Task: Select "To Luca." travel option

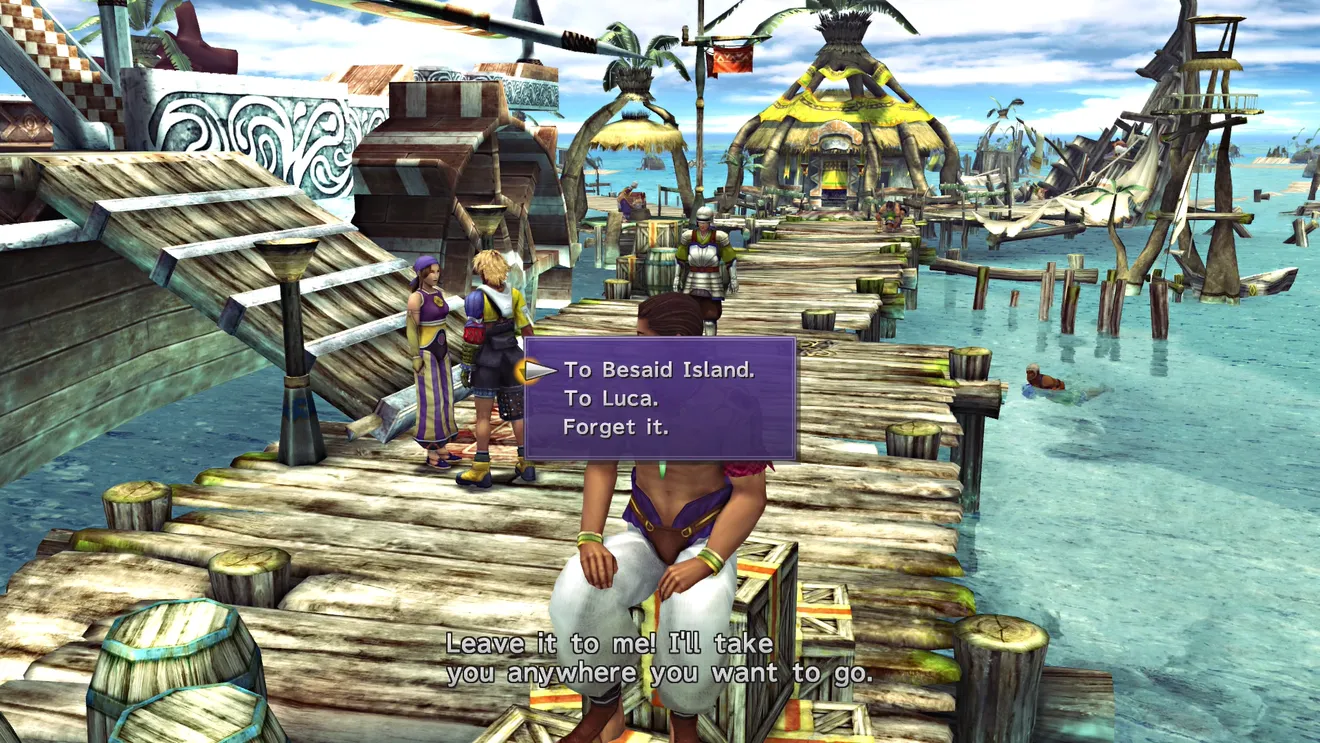Action: [x=606, y=398]
